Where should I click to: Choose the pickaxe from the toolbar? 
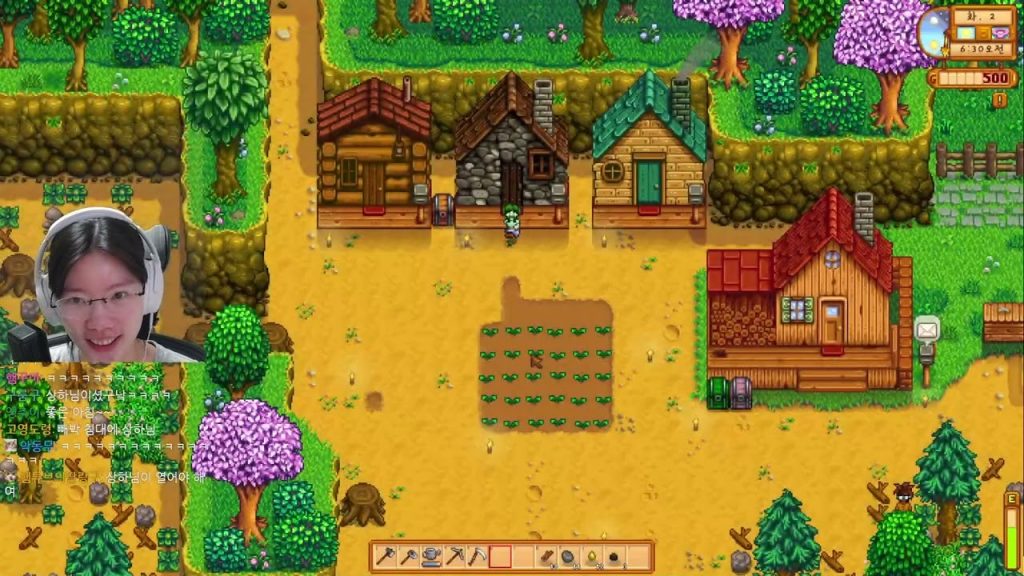point(455,556)
